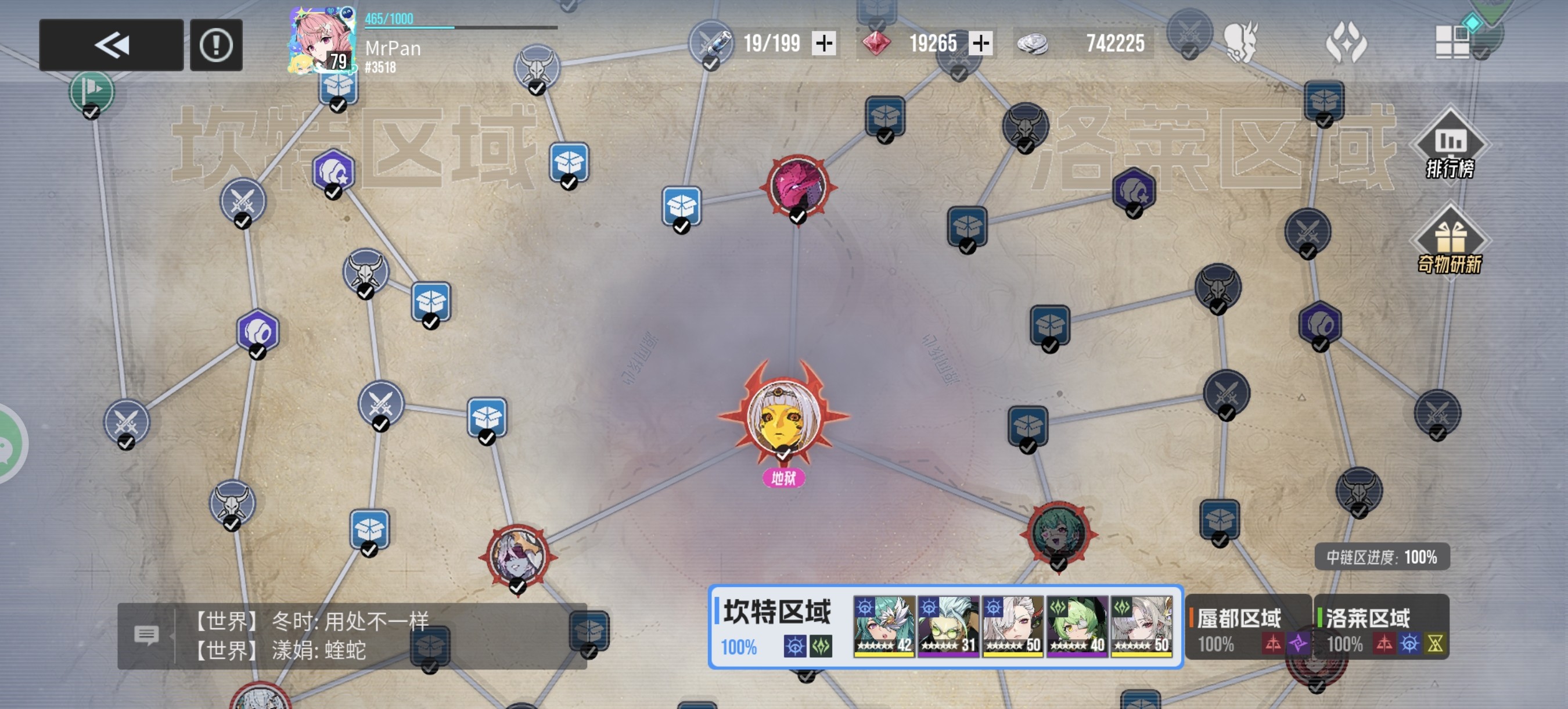The width and height of the screenshot is (1568, 709).
Task: Go back with the double-arrow button
Action: pos(112,45)
